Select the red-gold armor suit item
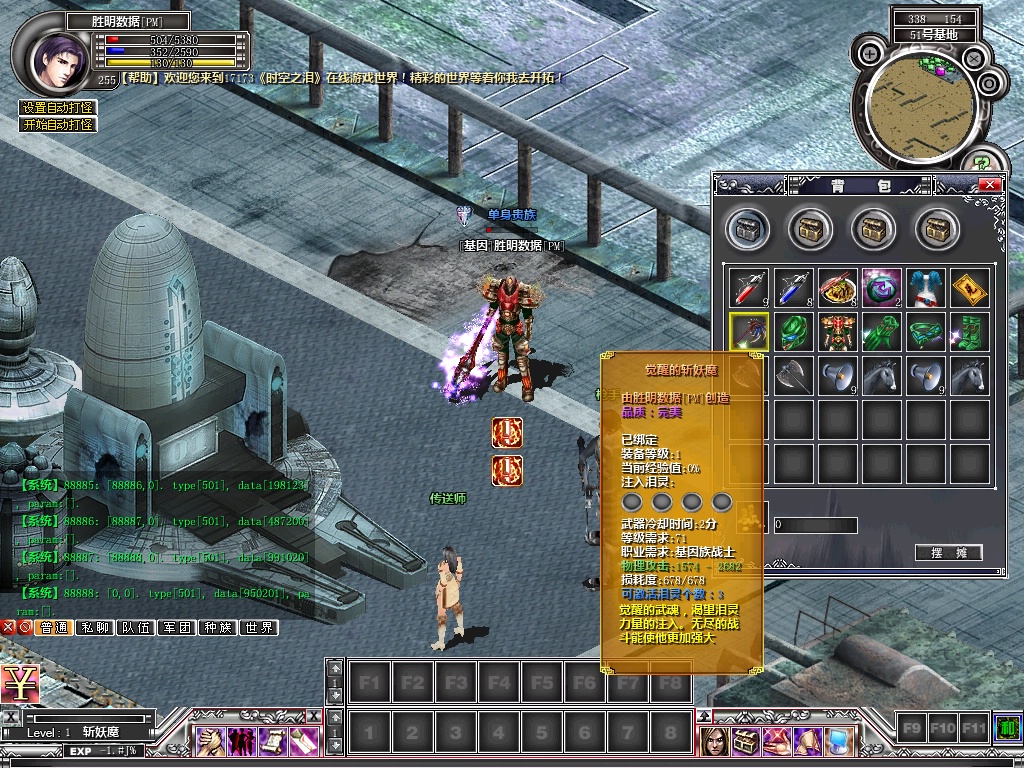This screenshot has width=1024, height=768. (x=837, y=332)
